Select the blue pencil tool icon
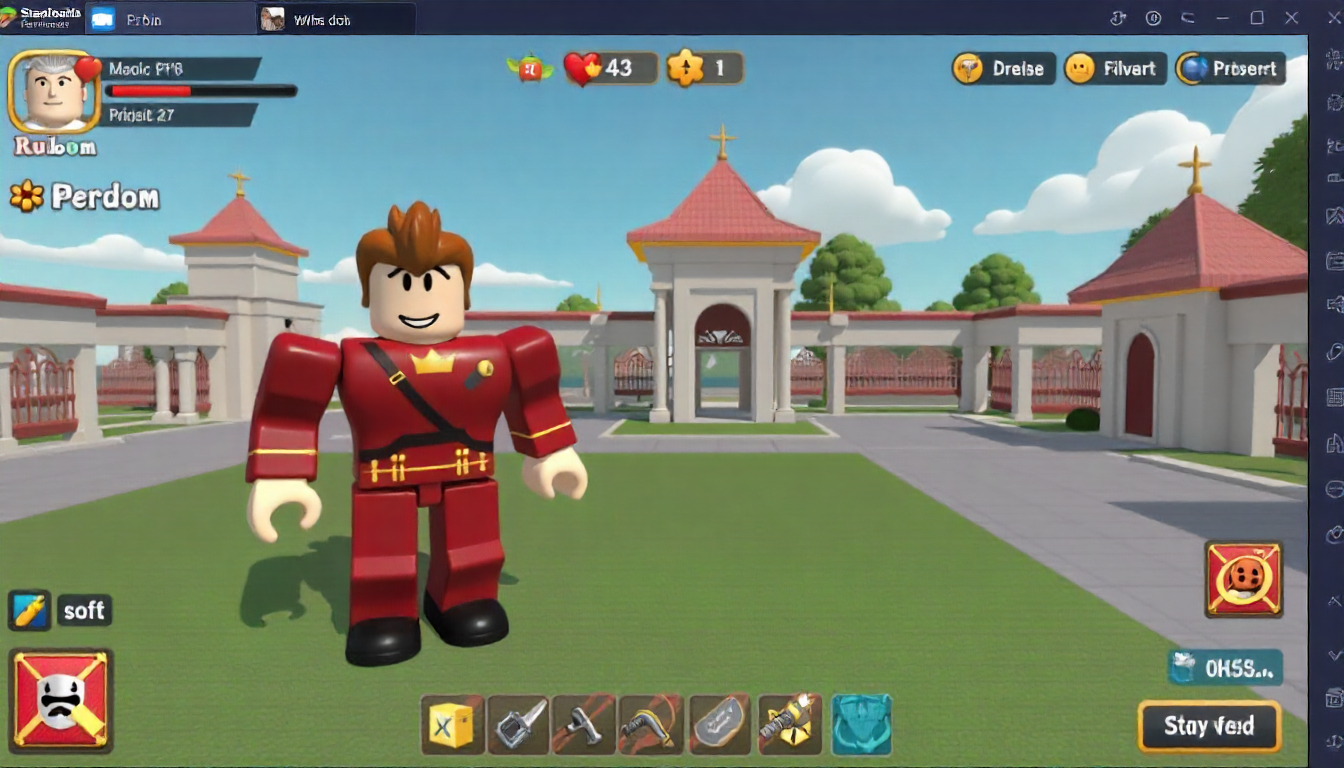 29,610
